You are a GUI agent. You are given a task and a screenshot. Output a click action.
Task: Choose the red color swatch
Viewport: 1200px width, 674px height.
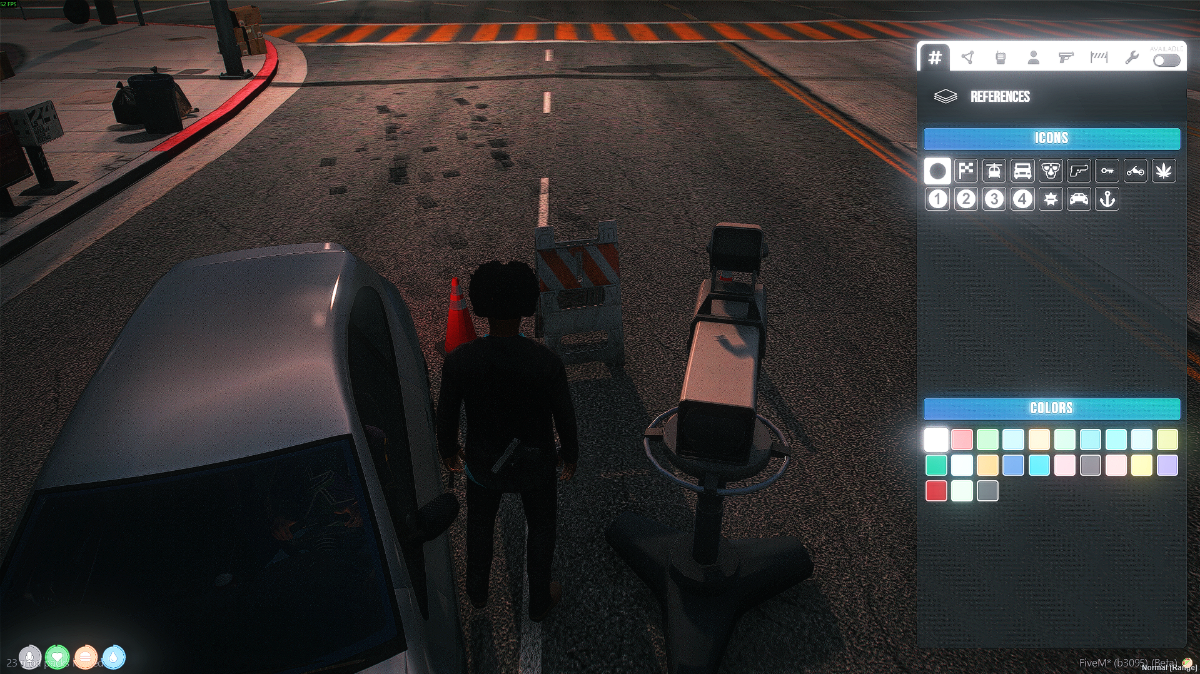pos(936,490)
